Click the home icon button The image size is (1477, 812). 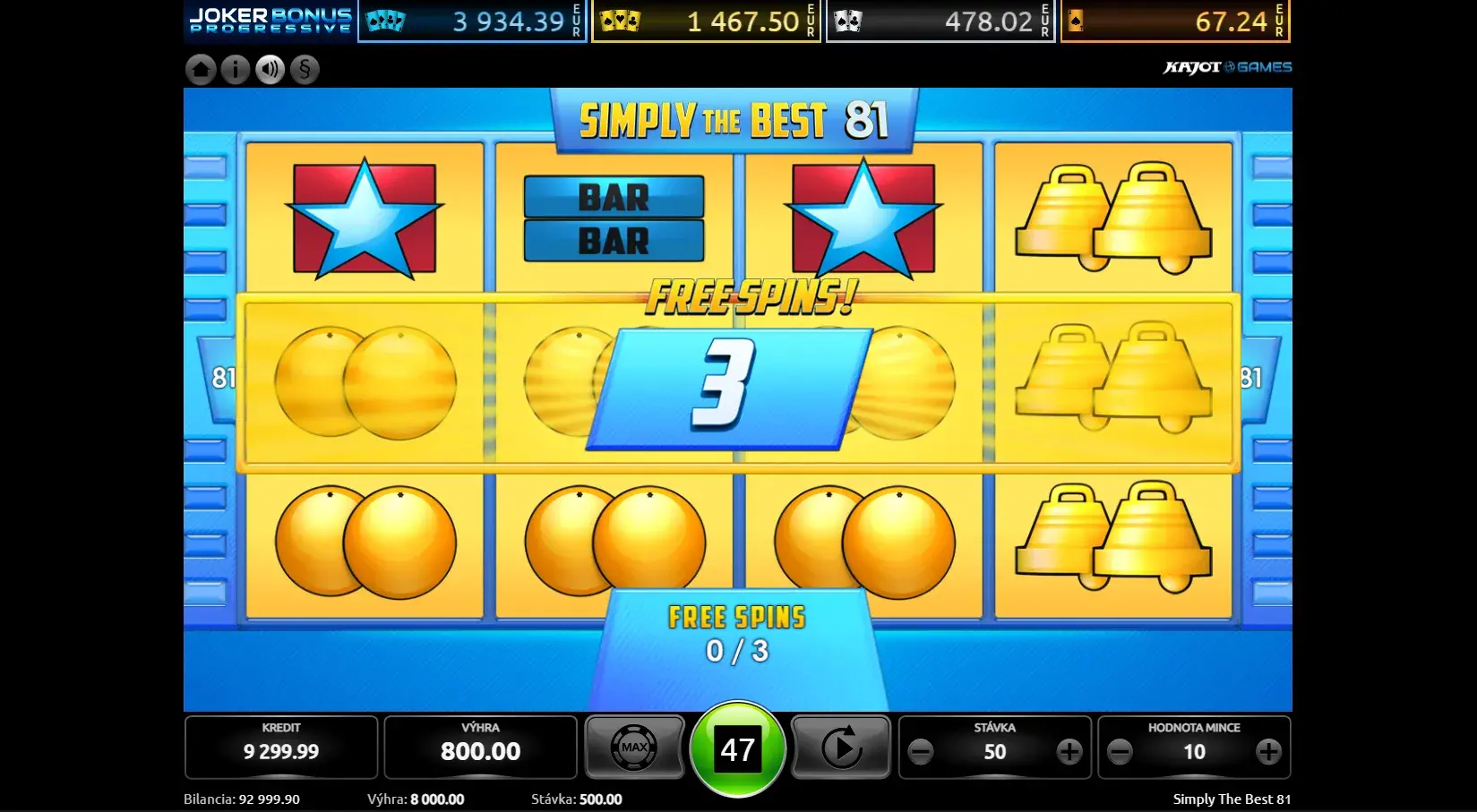(x=201, y=70)
